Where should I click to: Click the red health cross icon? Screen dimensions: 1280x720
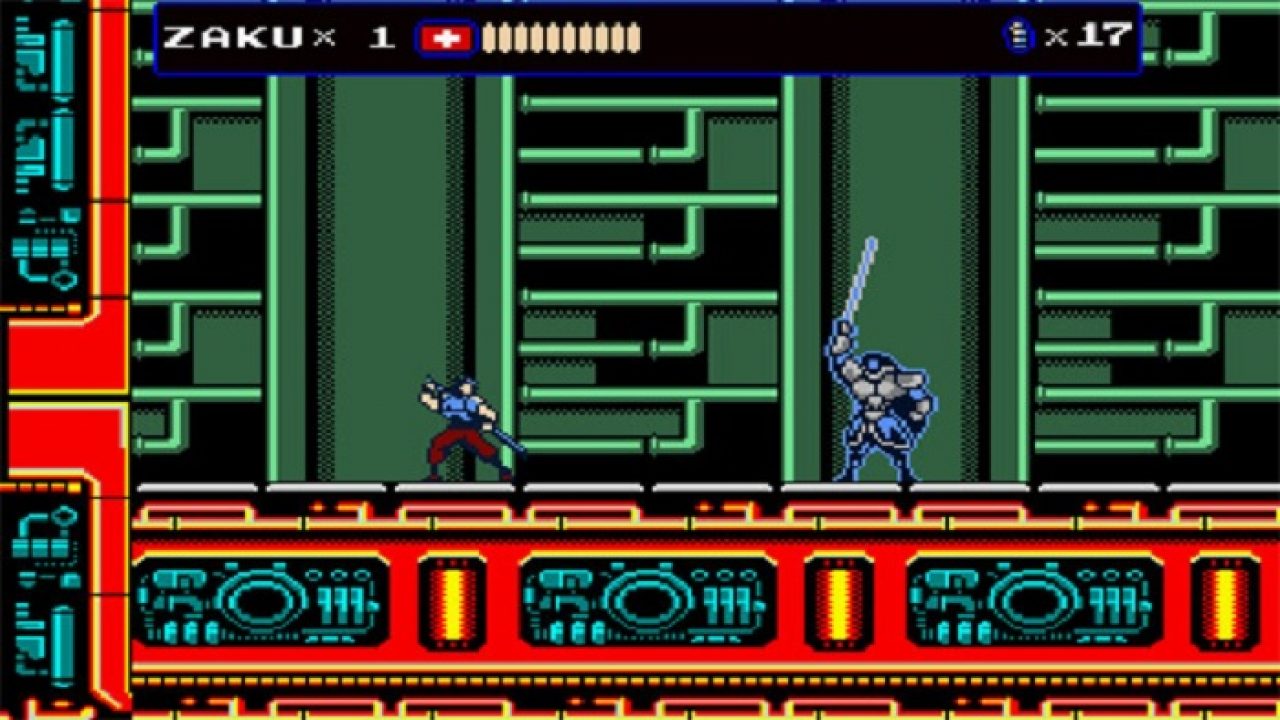click(x=446, y=38)
